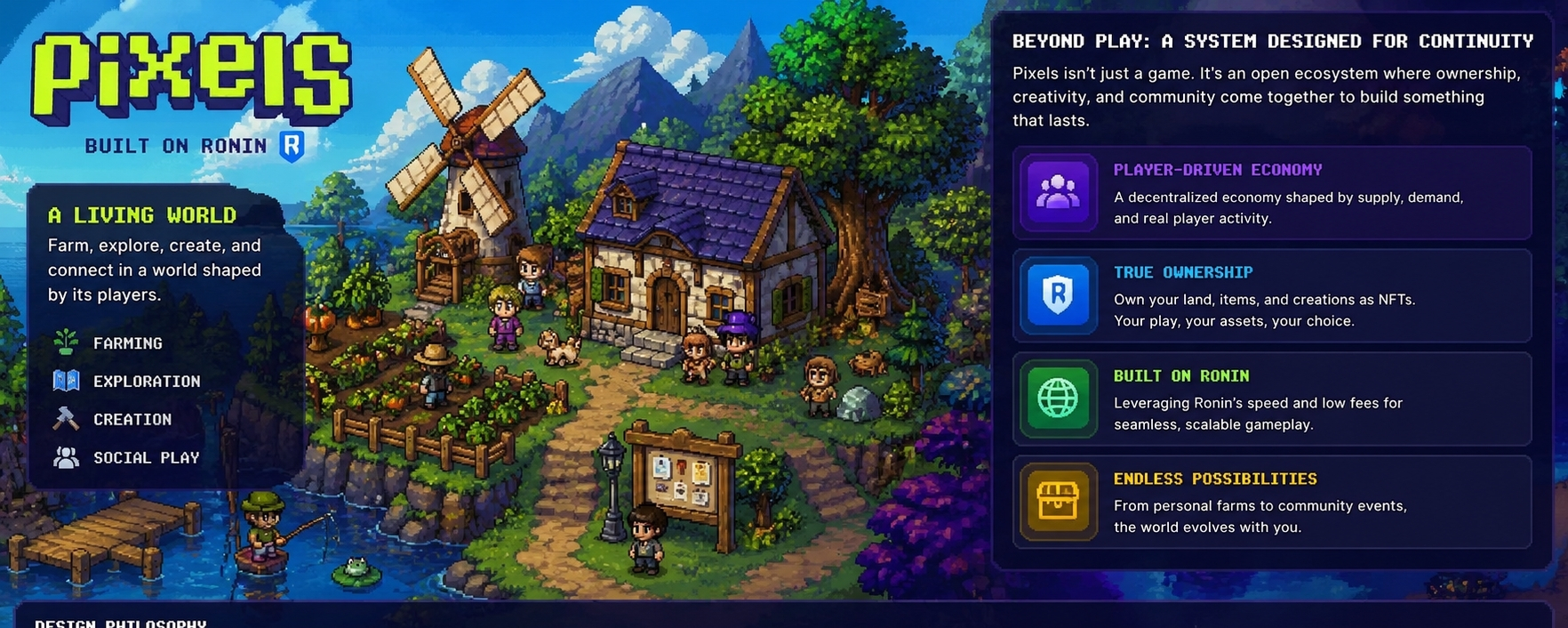Click the Pixels logo
1568x628 pixels.
click(x=191, y=78)
